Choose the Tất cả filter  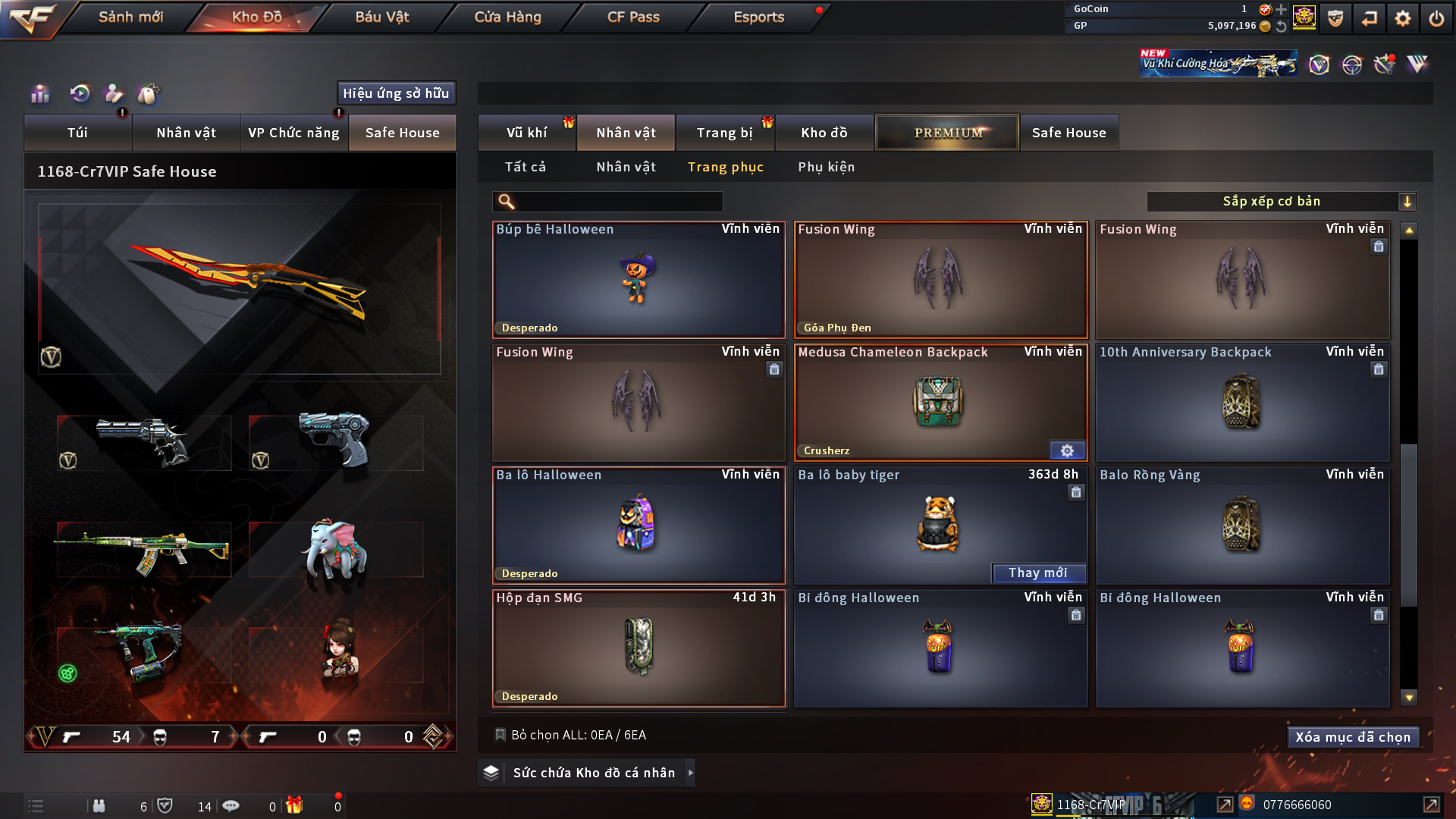tap(526, 167)
